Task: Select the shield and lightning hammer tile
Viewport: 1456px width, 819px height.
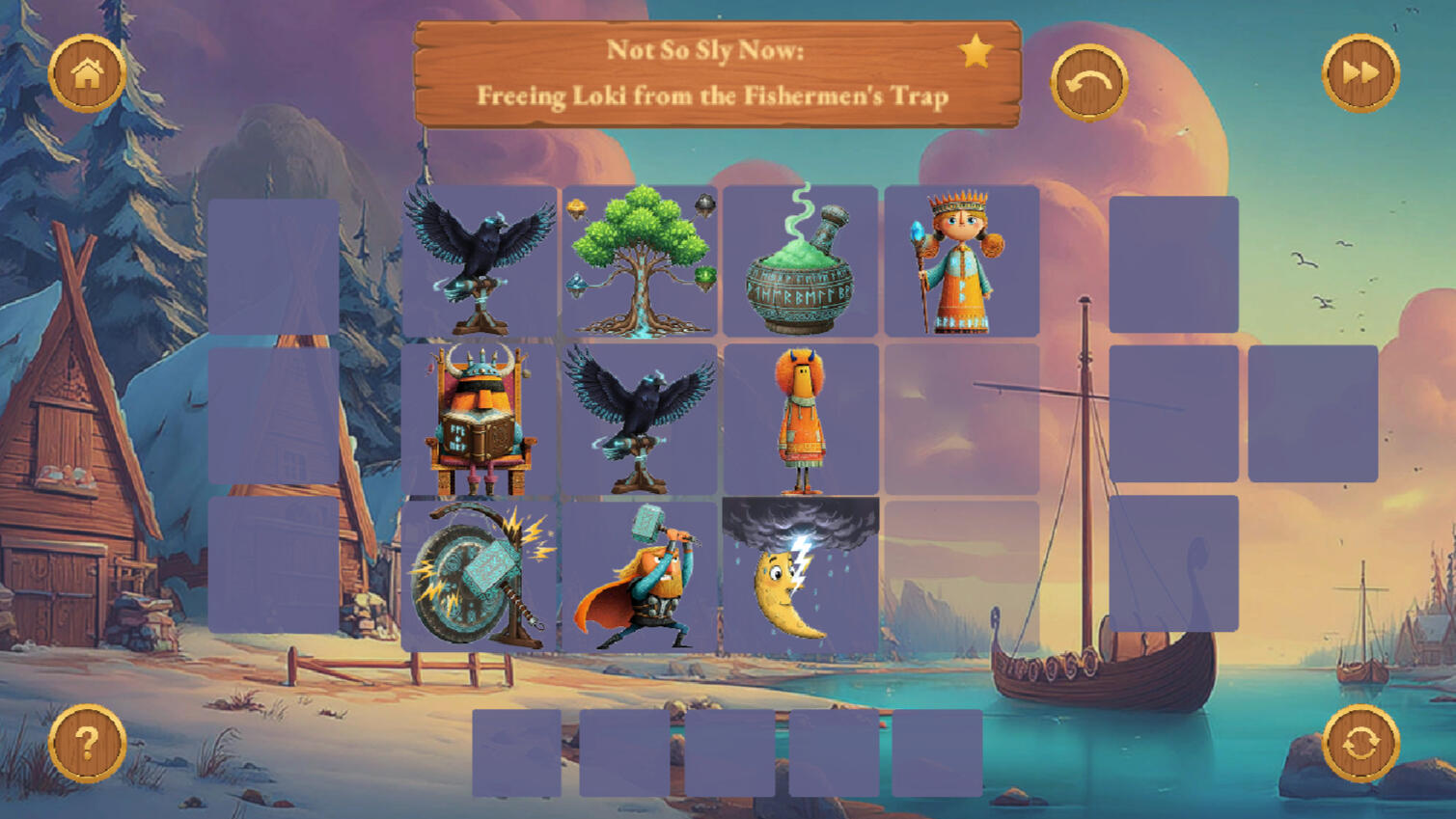Action: [480, 576]
